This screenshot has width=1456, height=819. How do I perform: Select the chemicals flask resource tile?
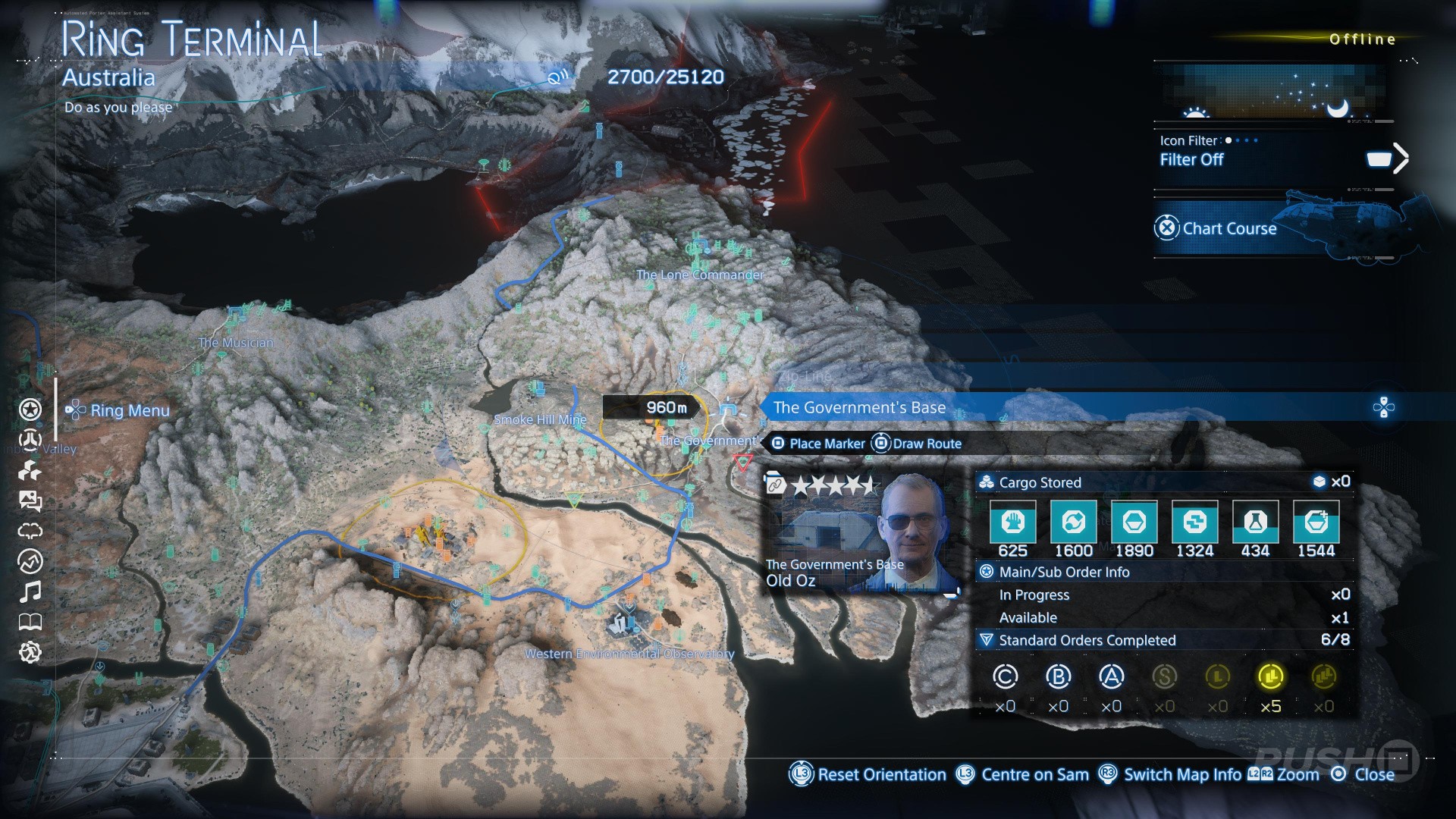coord(1255,522)
